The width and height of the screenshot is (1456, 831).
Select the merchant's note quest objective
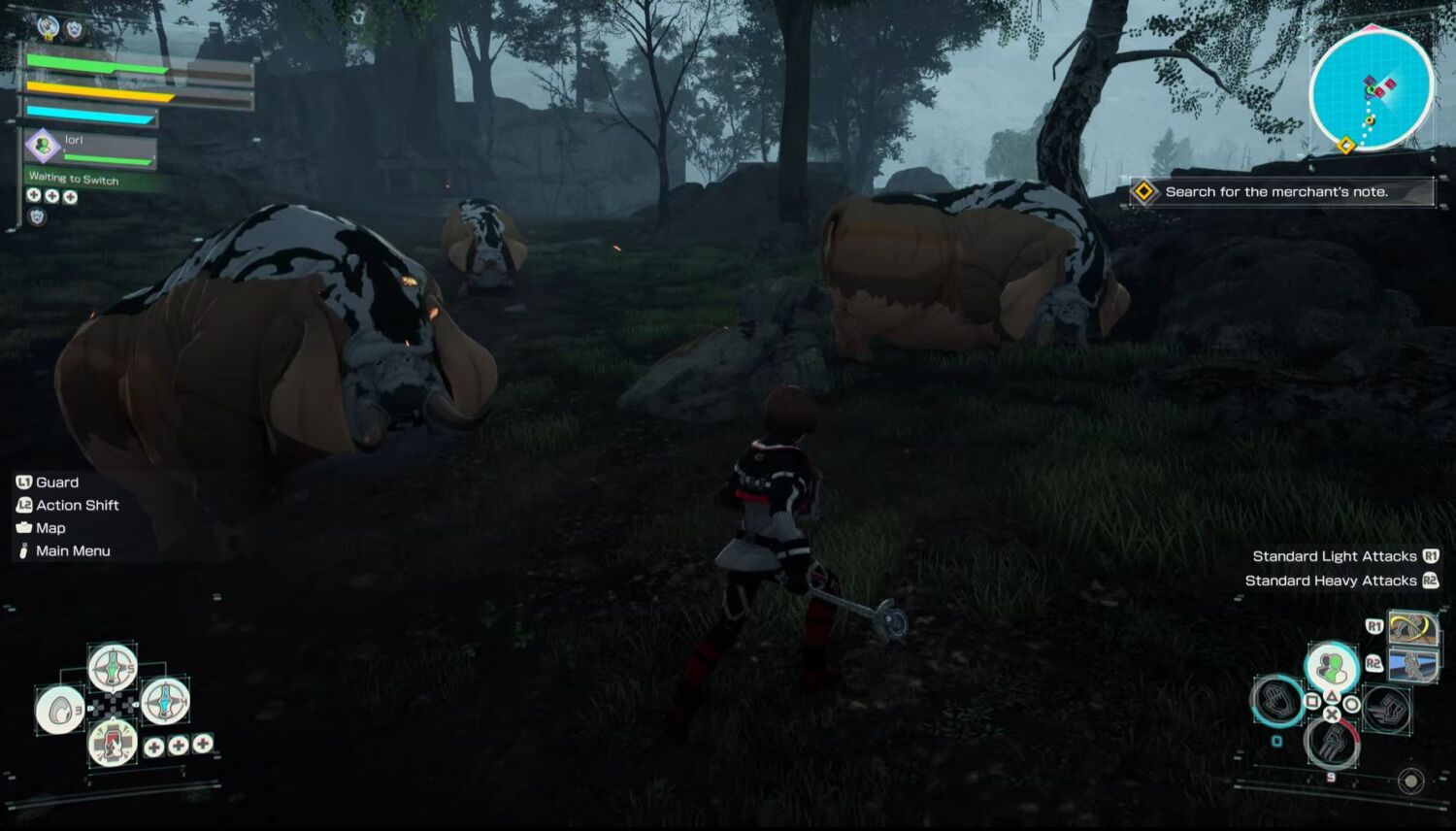click(1280, 192)
